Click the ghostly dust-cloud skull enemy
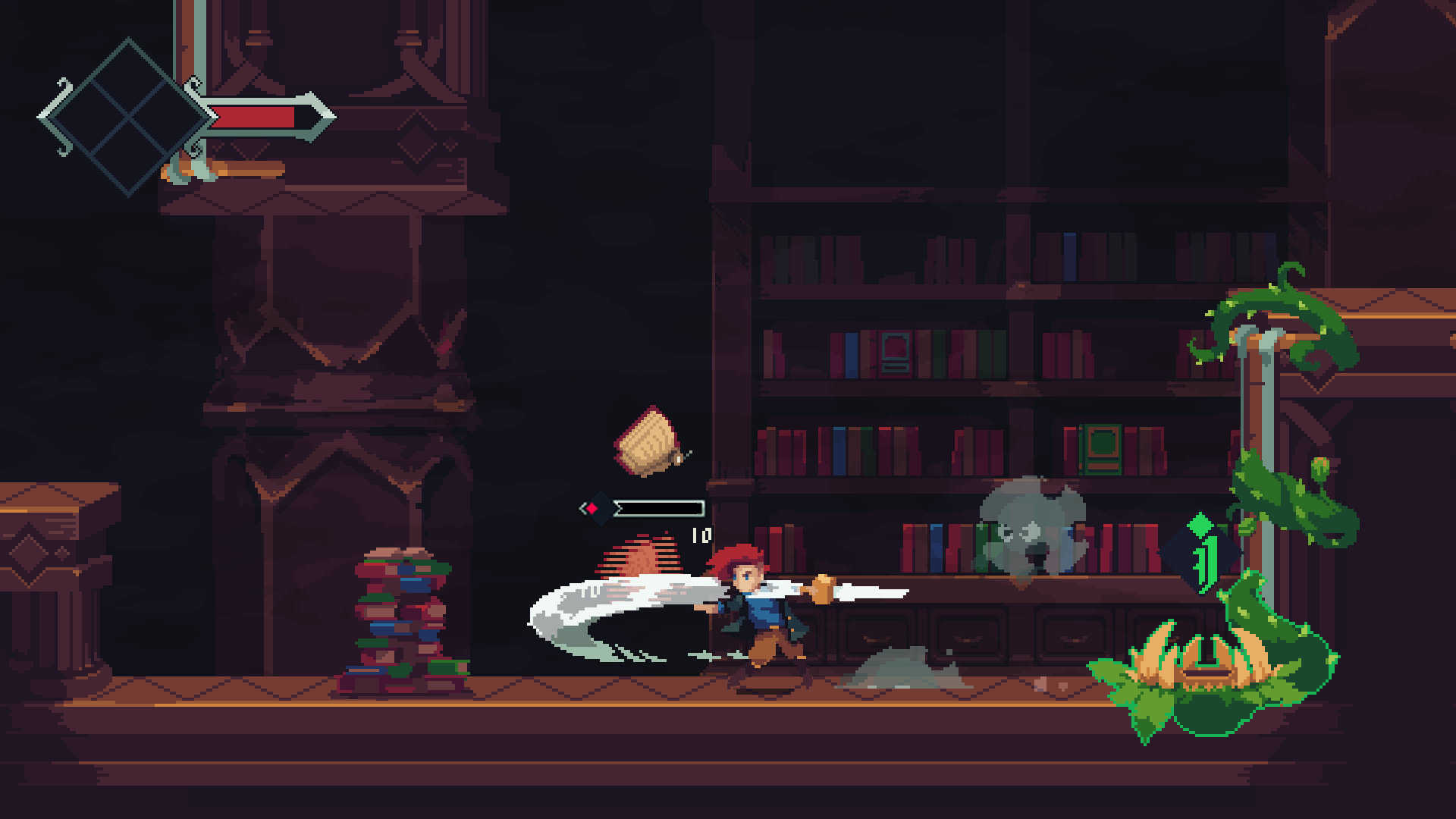Screen dimensions: 1456x819 click(1031, 531)
